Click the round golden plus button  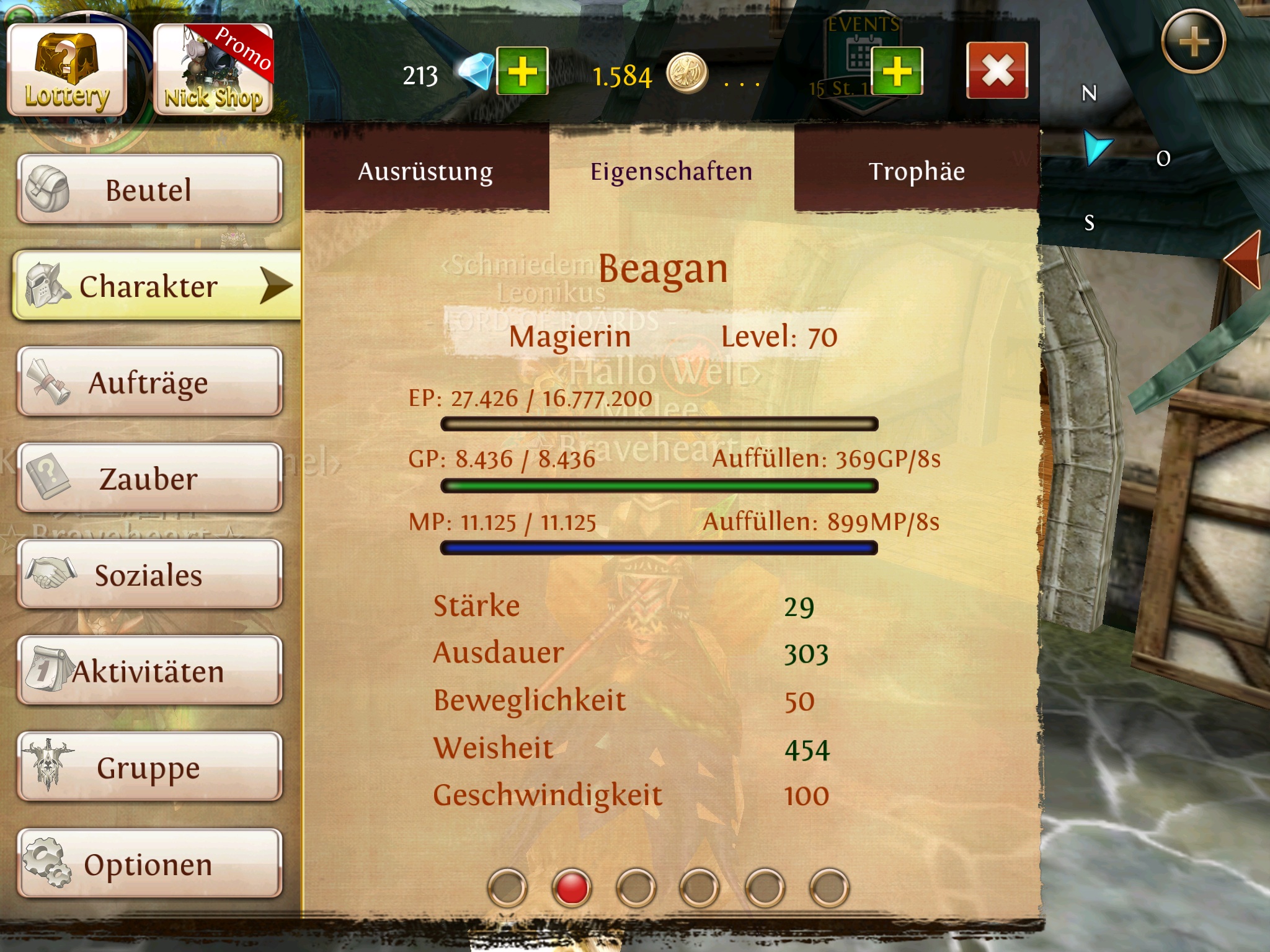(x=1193, y=42)
